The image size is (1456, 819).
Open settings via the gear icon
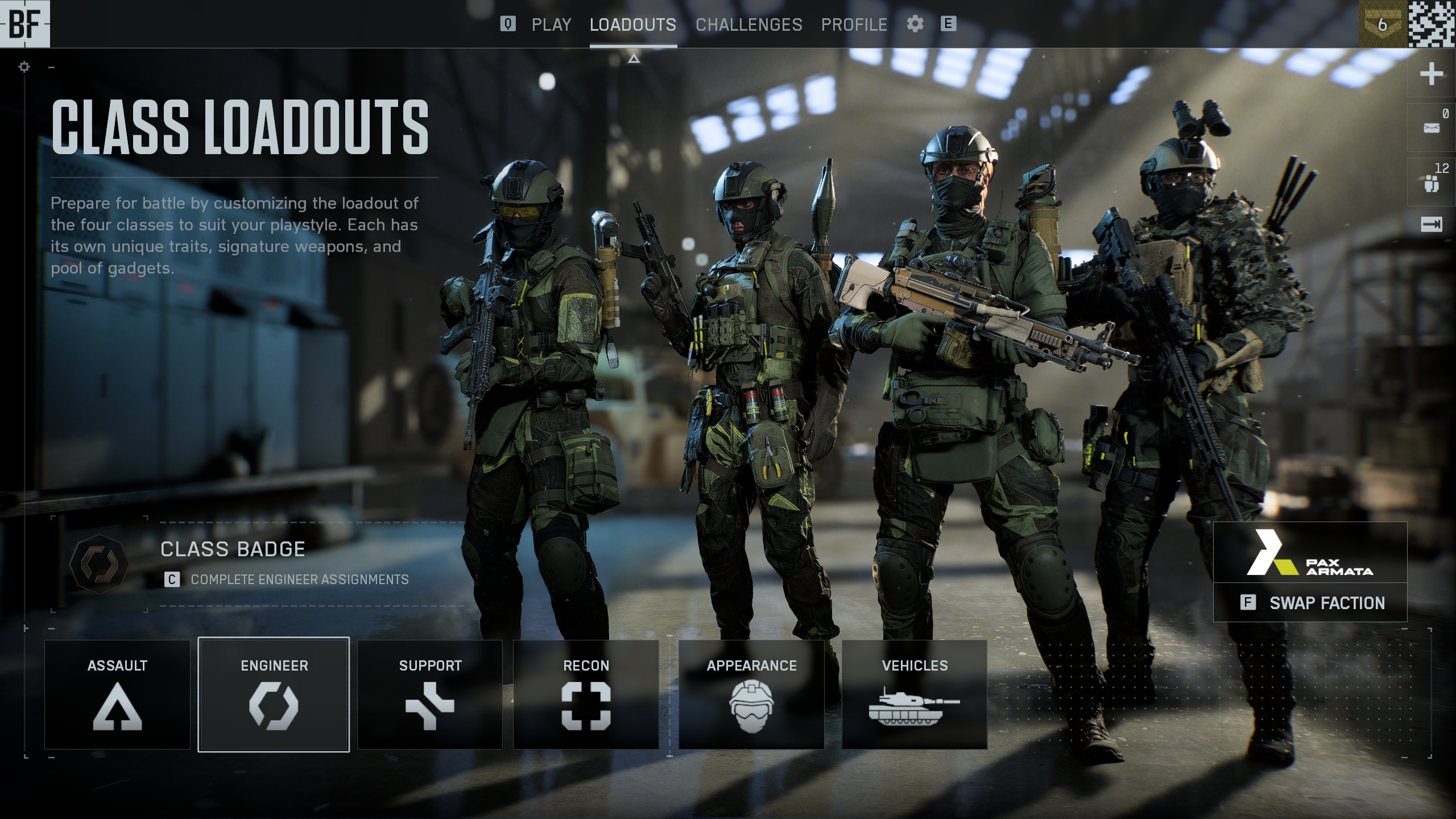coord(915,24)
